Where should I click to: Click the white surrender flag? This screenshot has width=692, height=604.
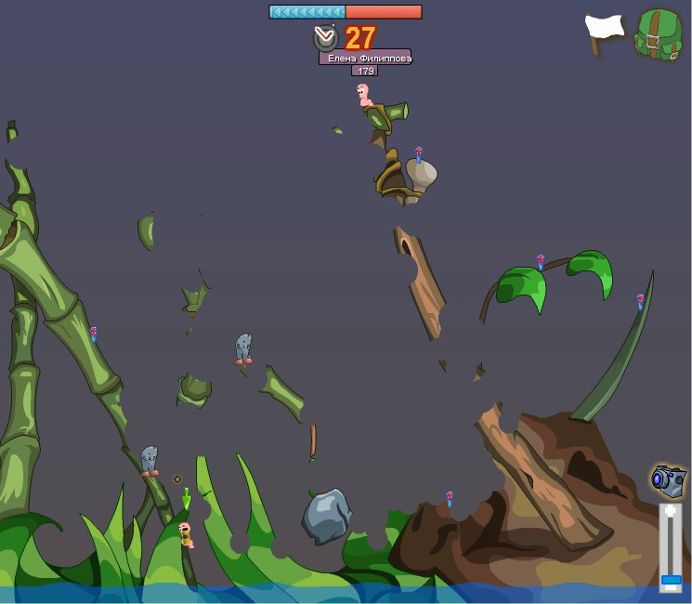click(x=604, y=32)
